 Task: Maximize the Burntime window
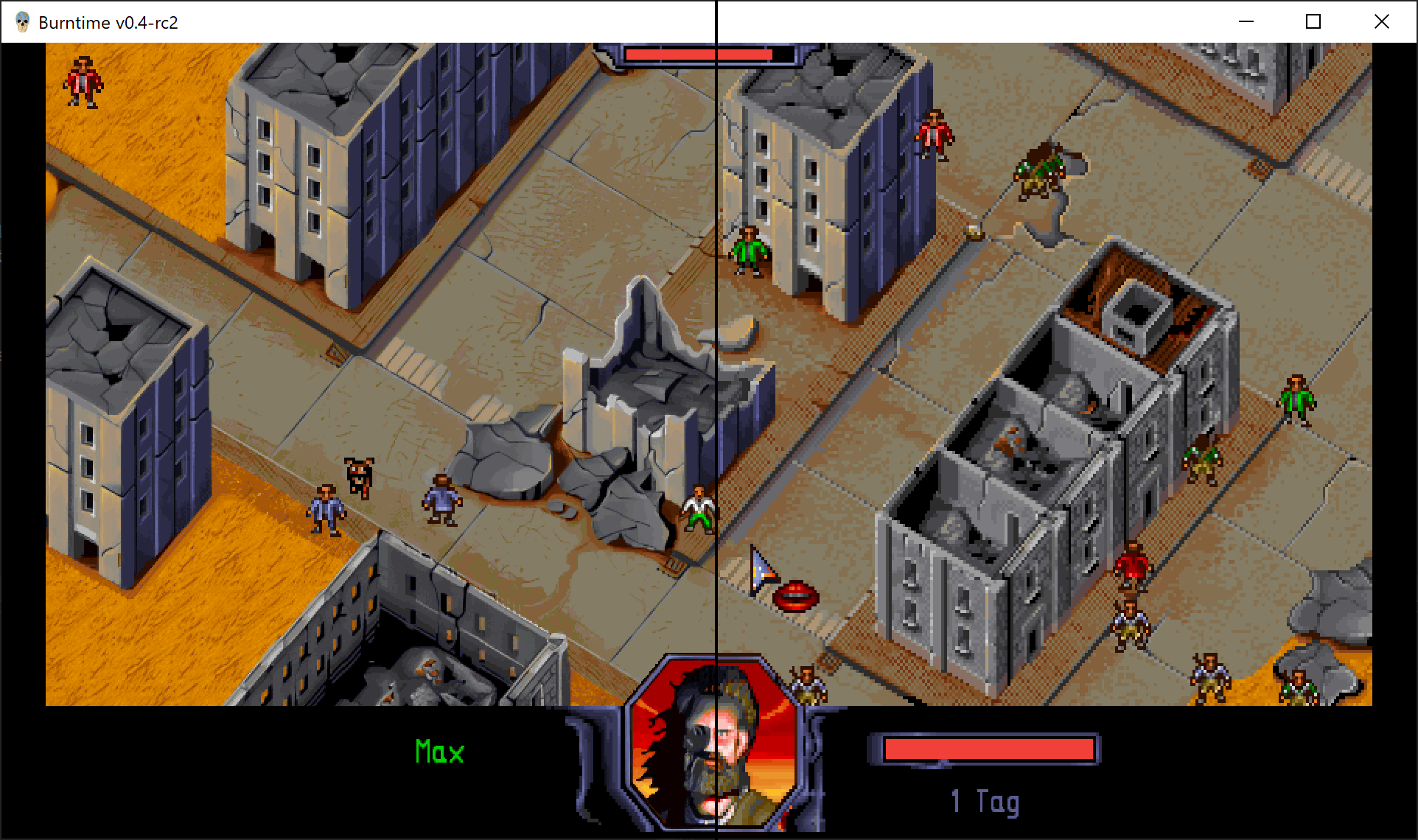pyautogui.click(x=1313, y=22)
